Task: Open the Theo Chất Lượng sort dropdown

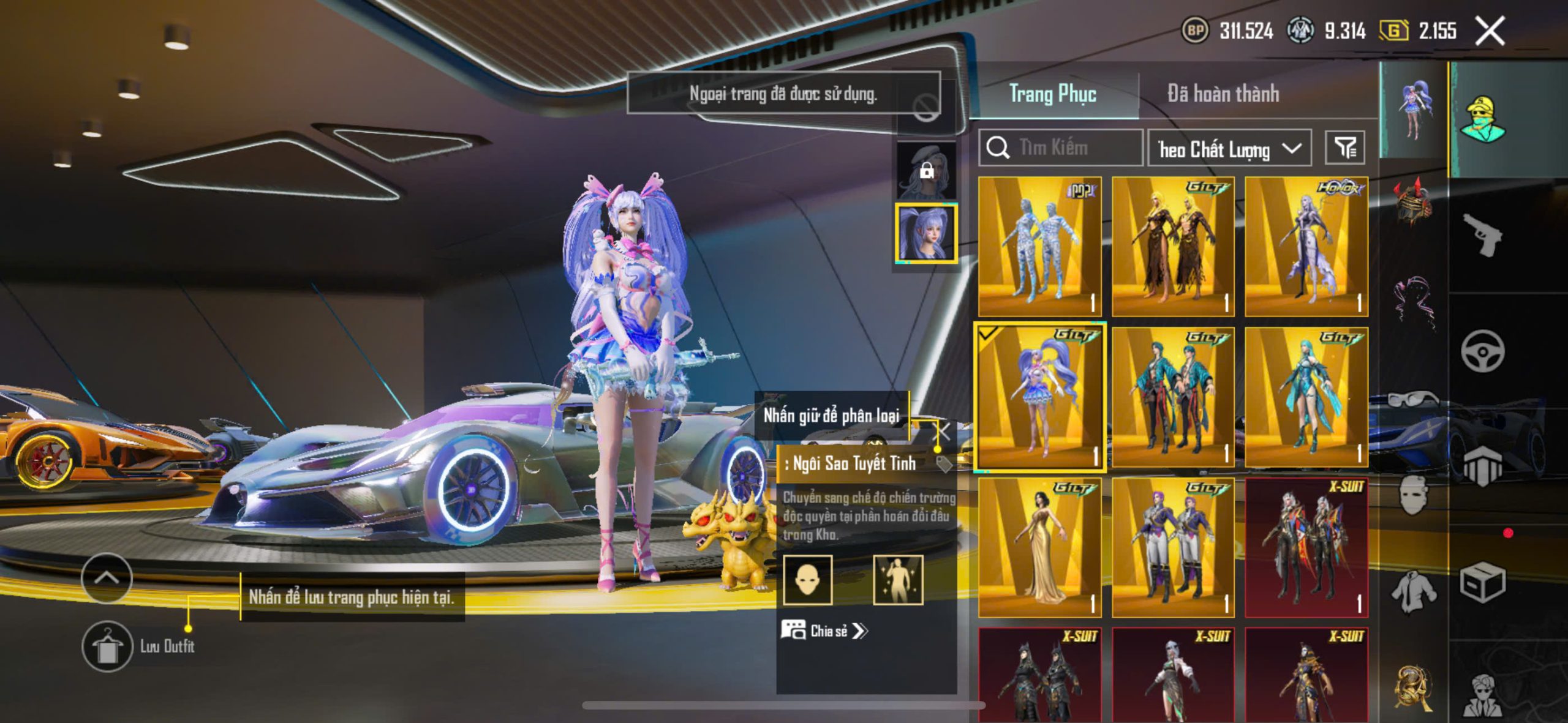Action: tap(1229, 149)
